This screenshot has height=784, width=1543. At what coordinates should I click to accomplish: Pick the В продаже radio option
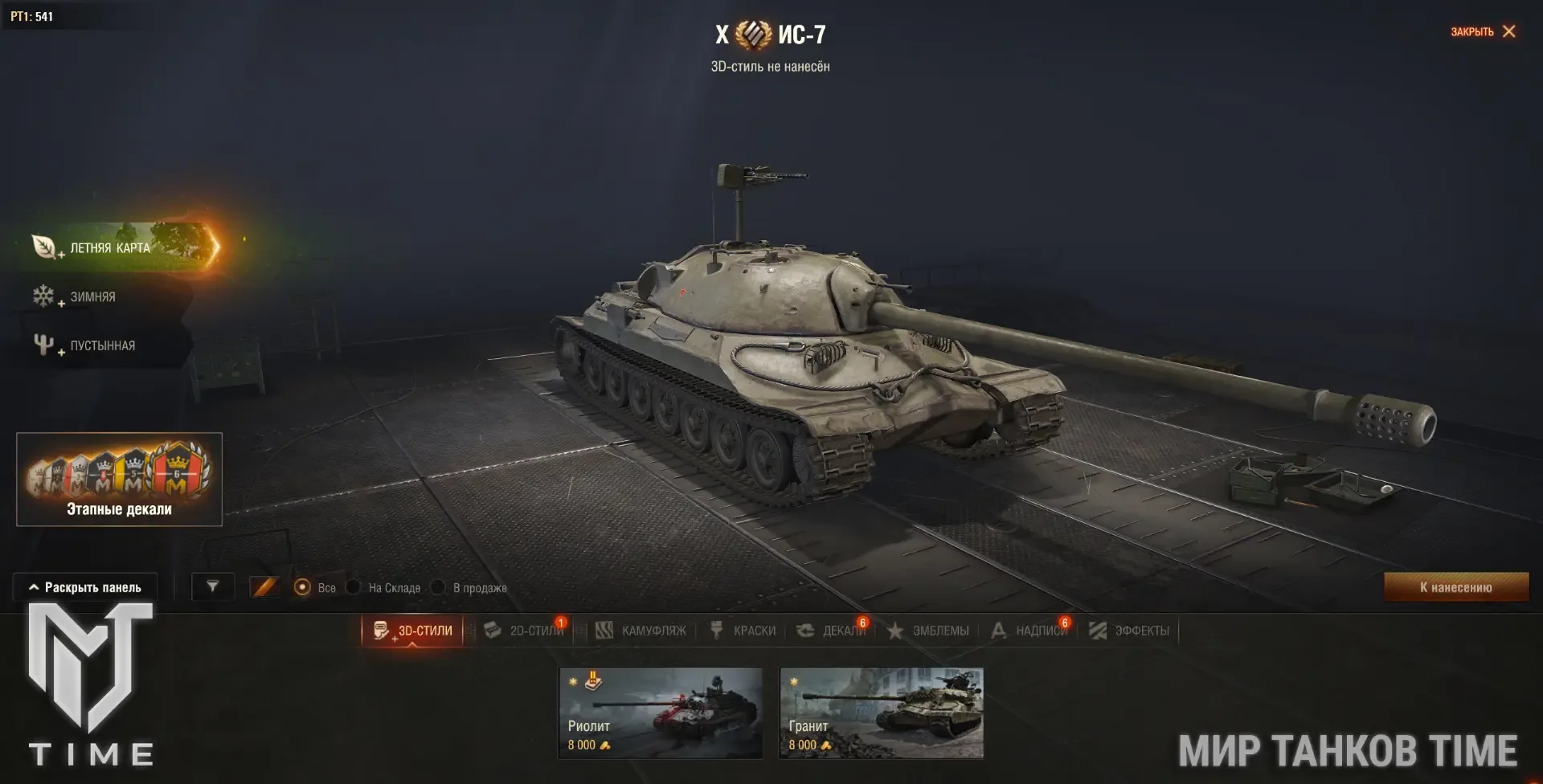coord(438,587)
